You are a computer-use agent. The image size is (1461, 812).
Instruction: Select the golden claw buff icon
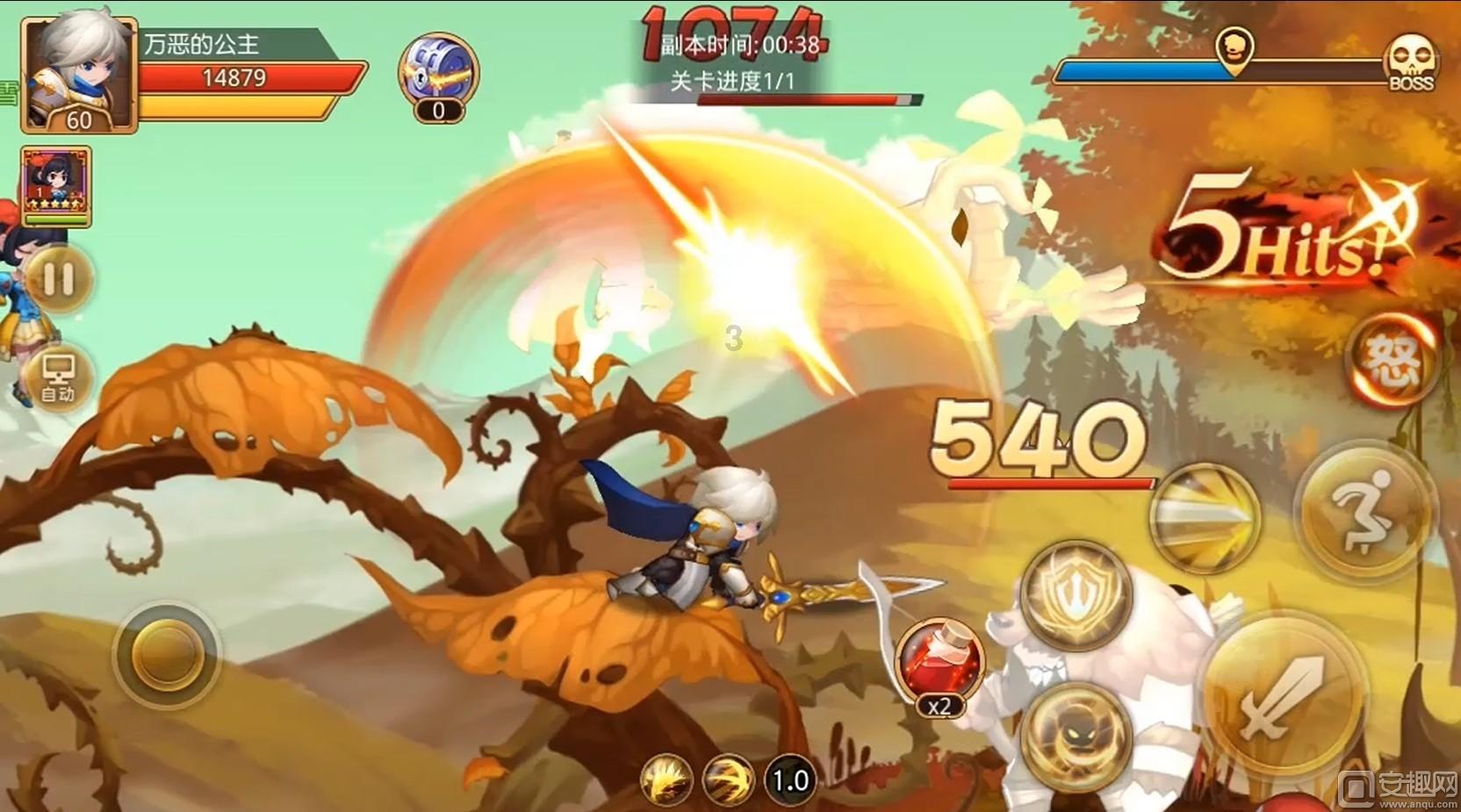coord(666,780)
